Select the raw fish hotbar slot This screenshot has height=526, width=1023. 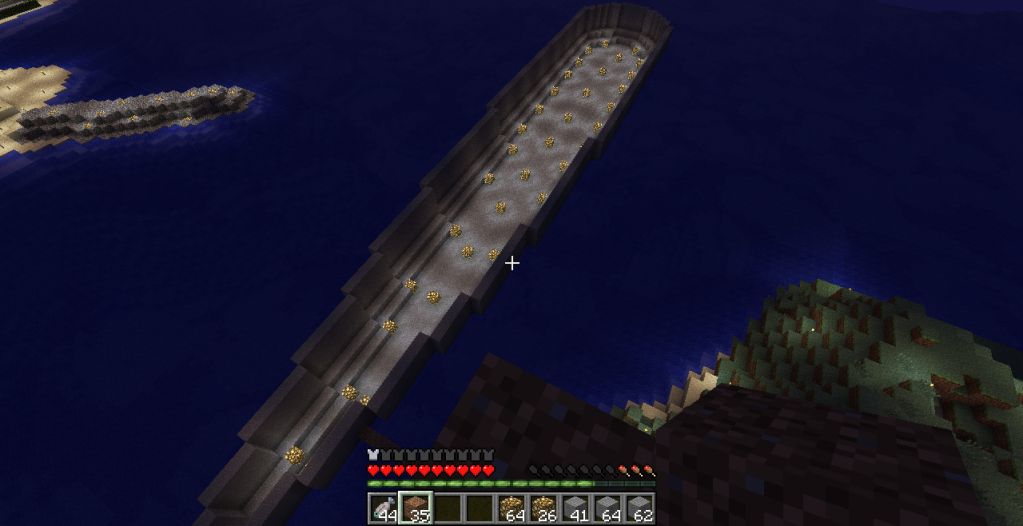383,509
